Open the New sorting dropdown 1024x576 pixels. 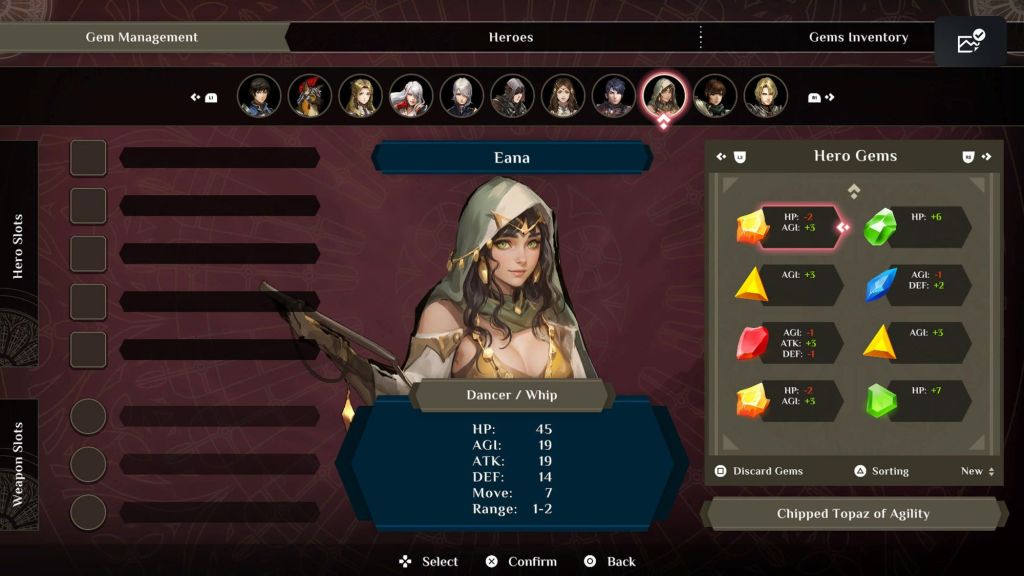pos(978,471)
